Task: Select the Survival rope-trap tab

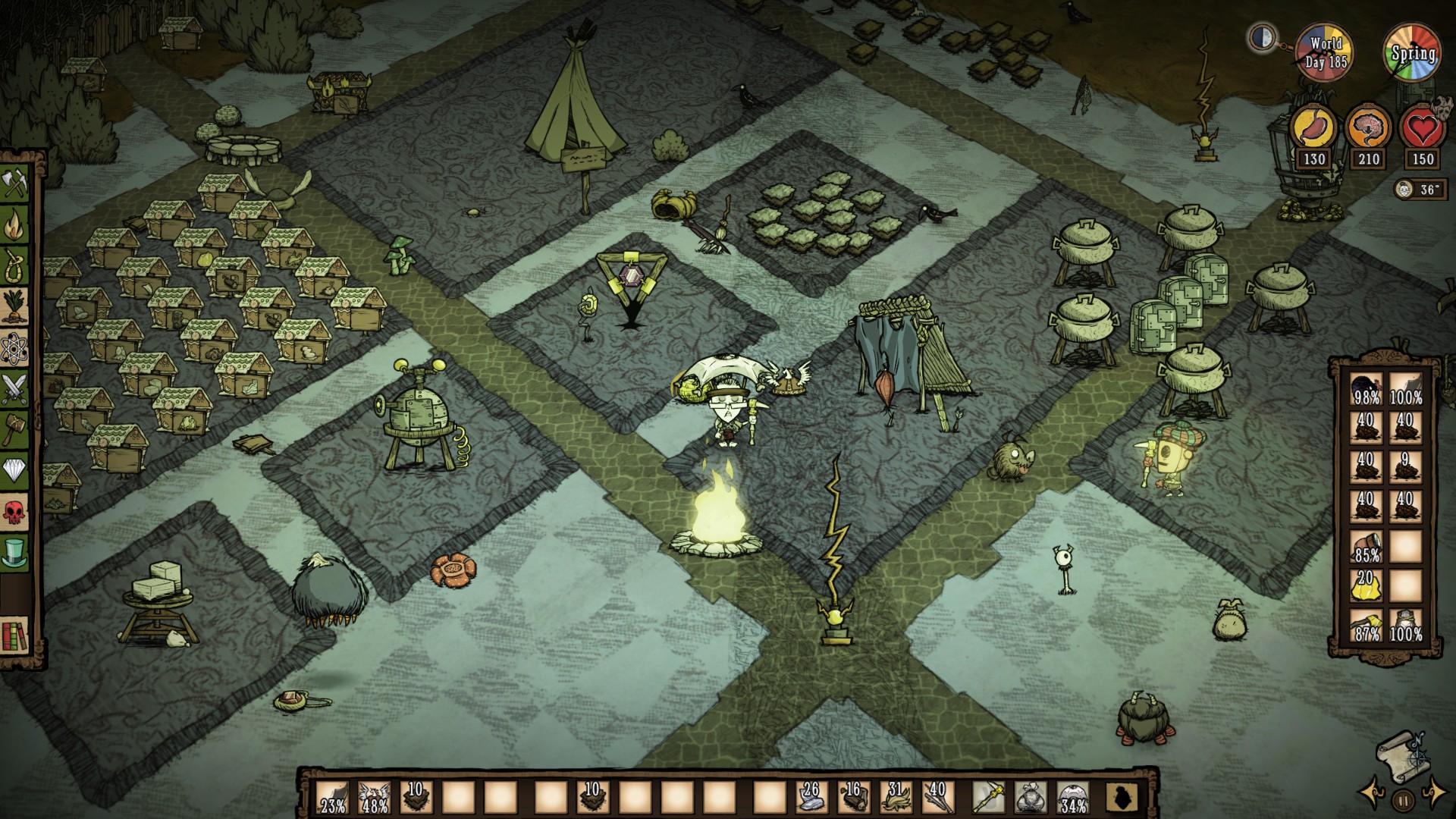Action: (x=15, y=265)
